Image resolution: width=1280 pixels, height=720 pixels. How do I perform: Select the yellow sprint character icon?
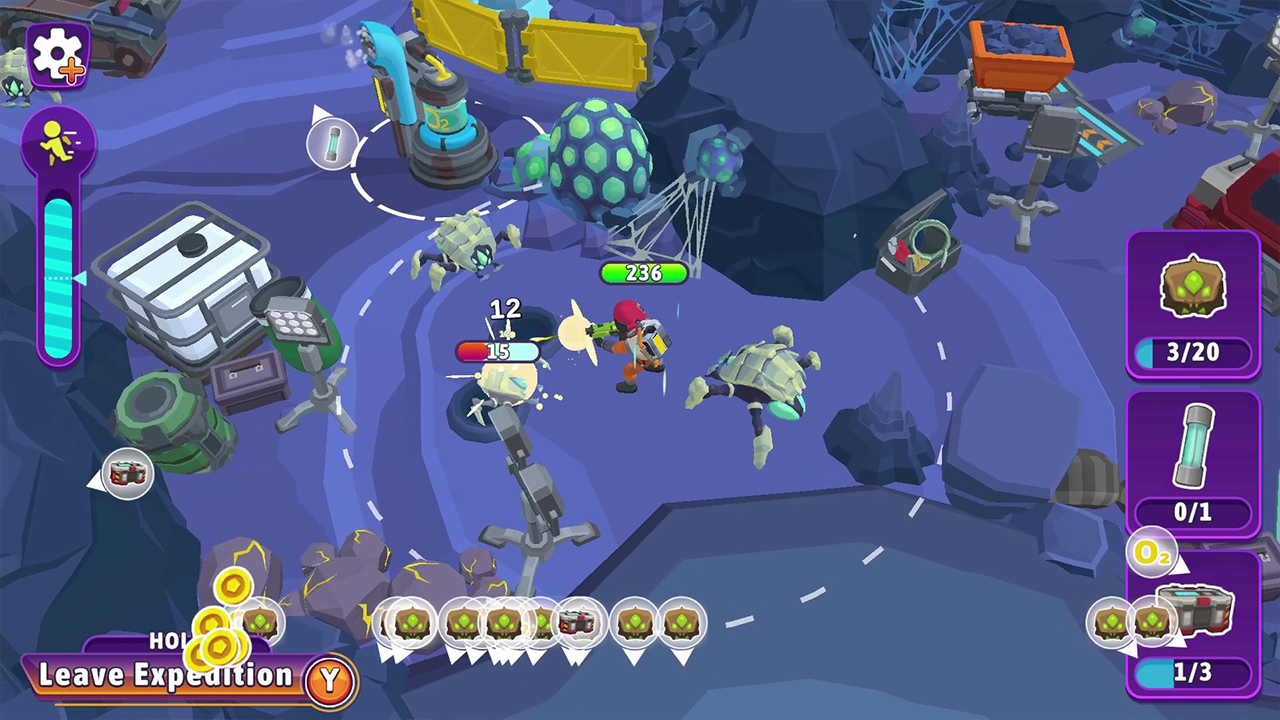(57, 140)
